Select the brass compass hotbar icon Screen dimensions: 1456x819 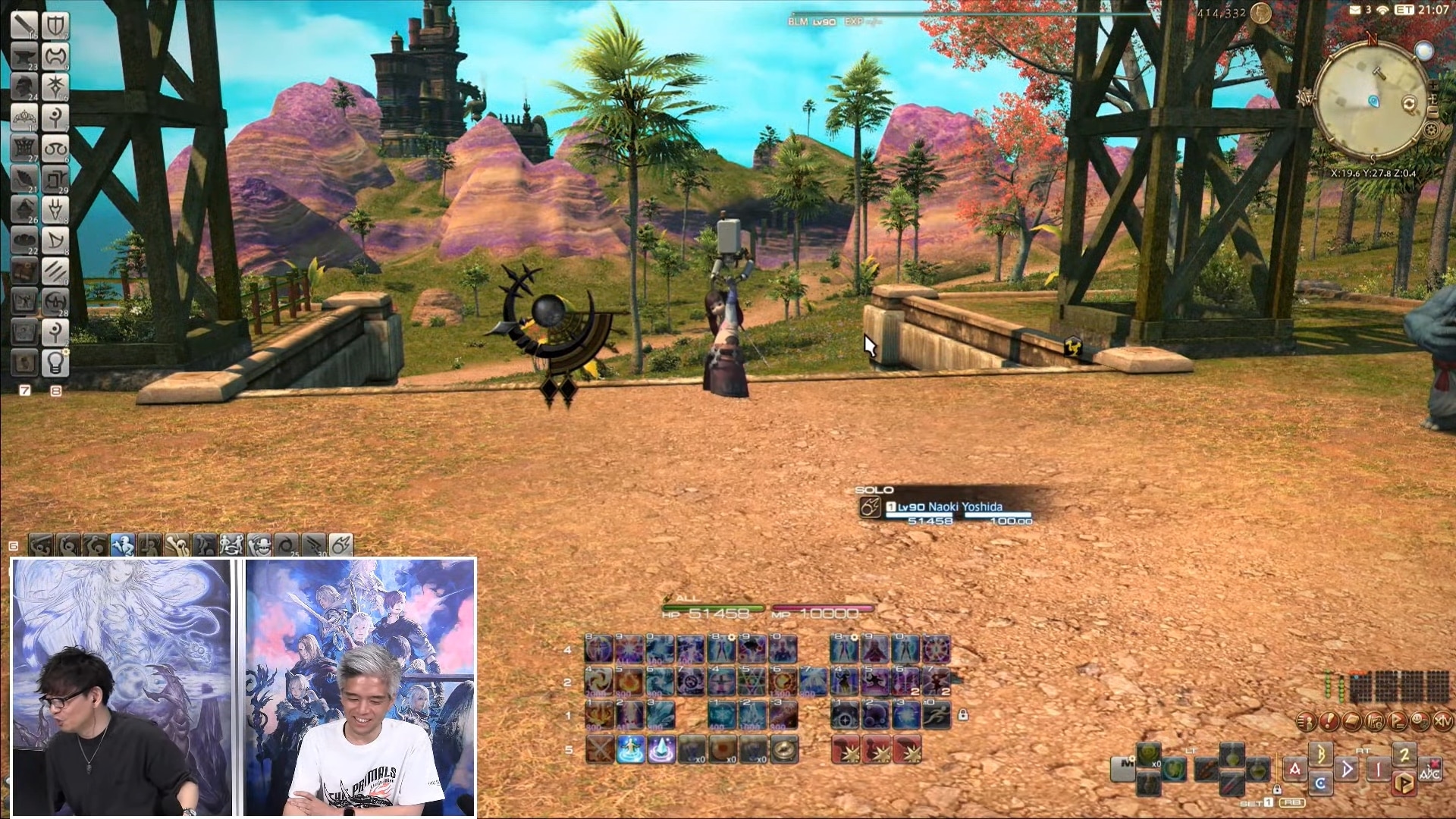coord(783,750)
